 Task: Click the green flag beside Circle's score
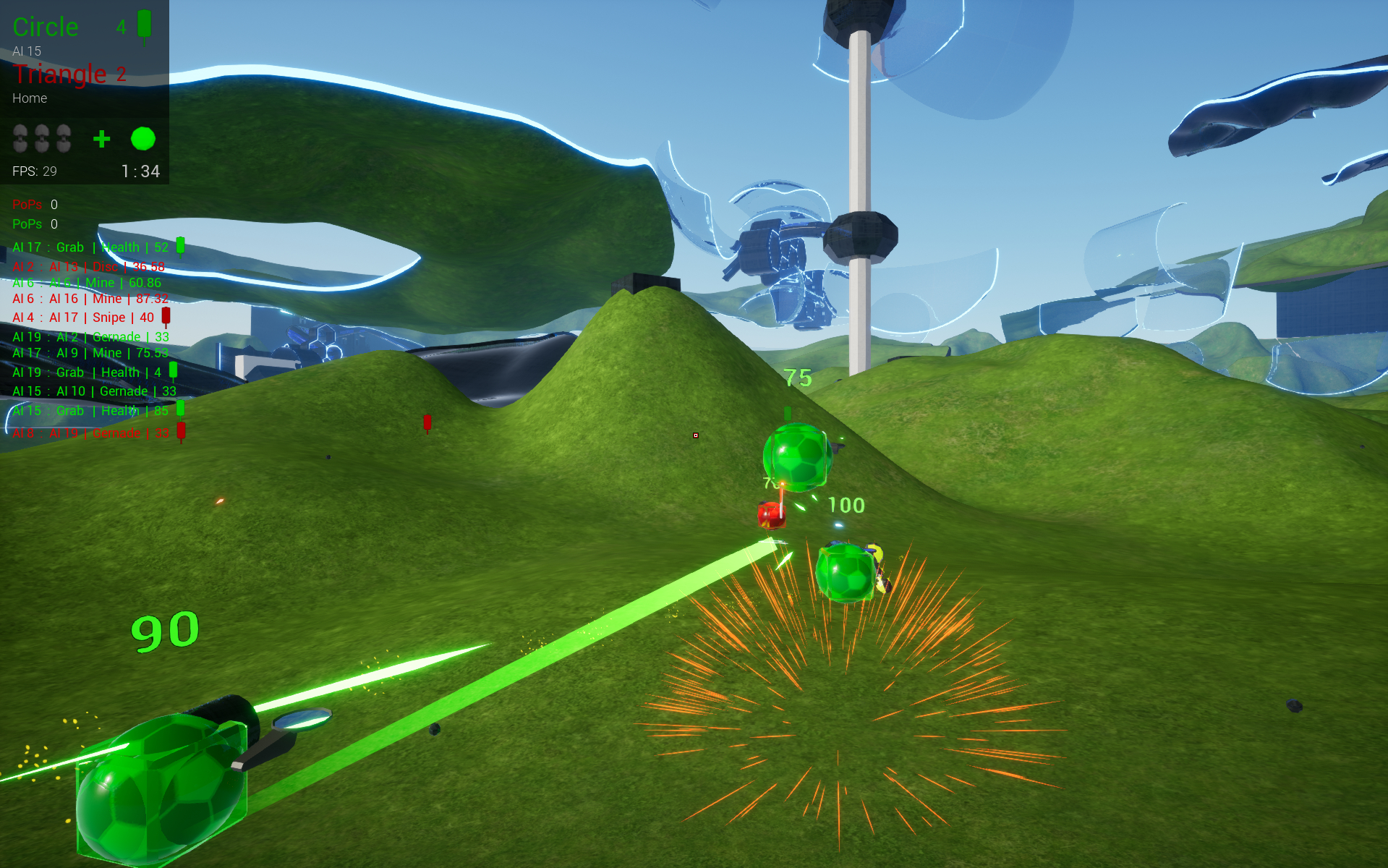pos(145,25)
